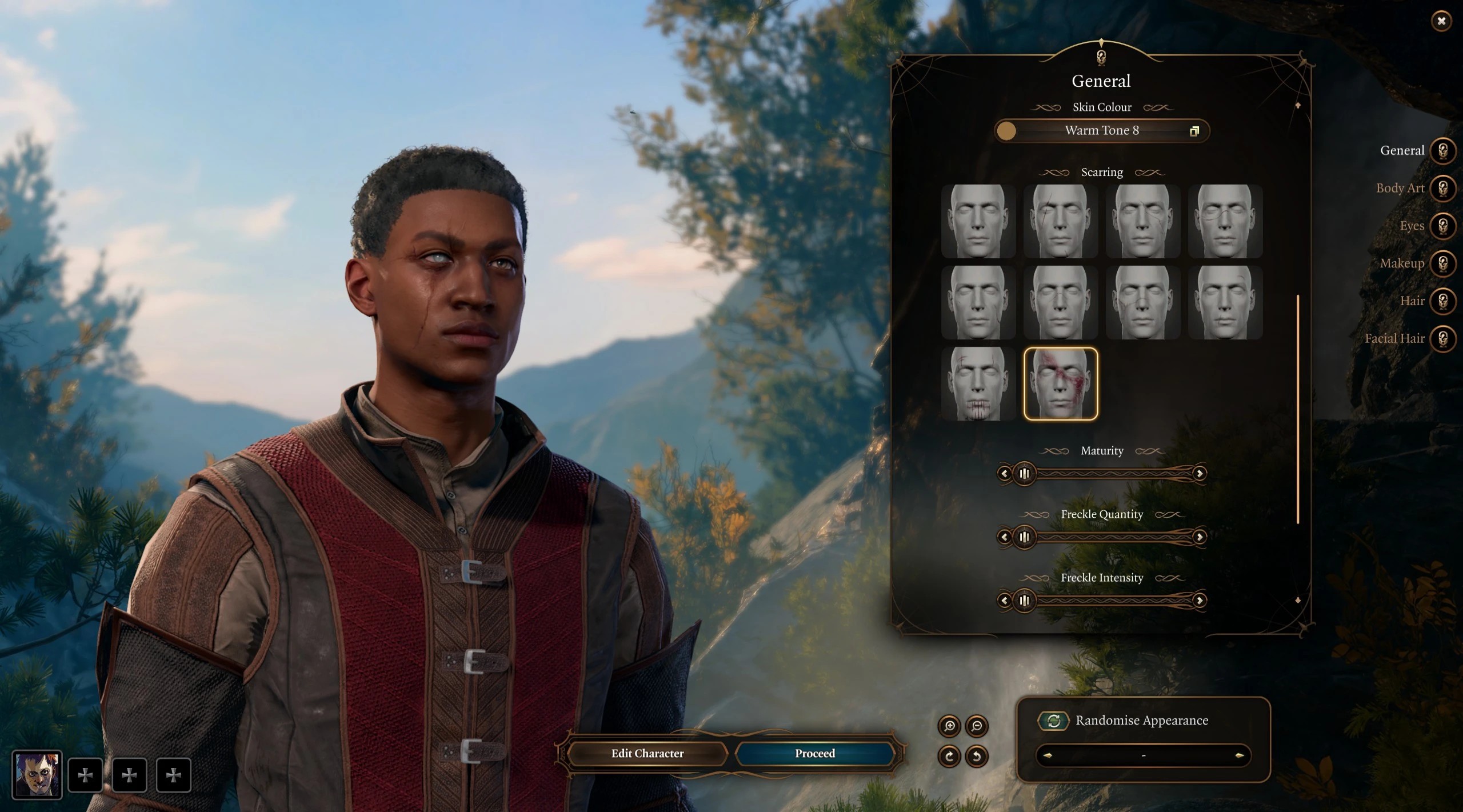Zoom out the character preview
Viewport: 1463px width, 812px height.
[977, 726]
